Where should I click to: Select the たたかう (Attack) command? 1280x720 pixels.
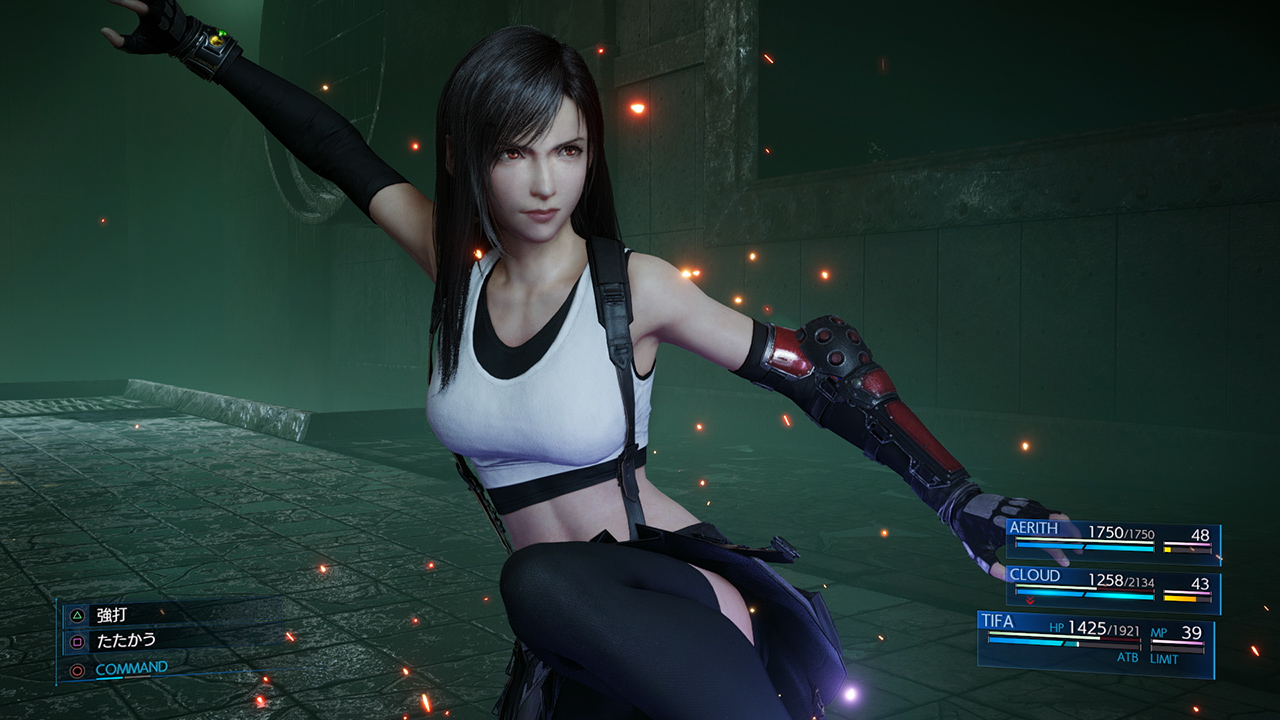point(125,641)
